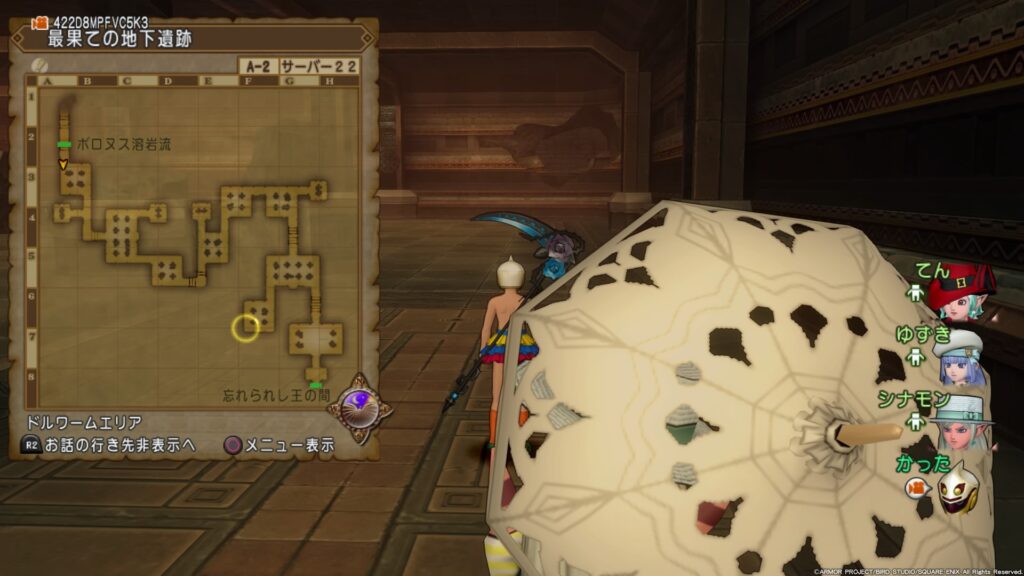The image size is (1024, 576).
Task: Select party member ゆずき's portrait
Action: [962, 359]
